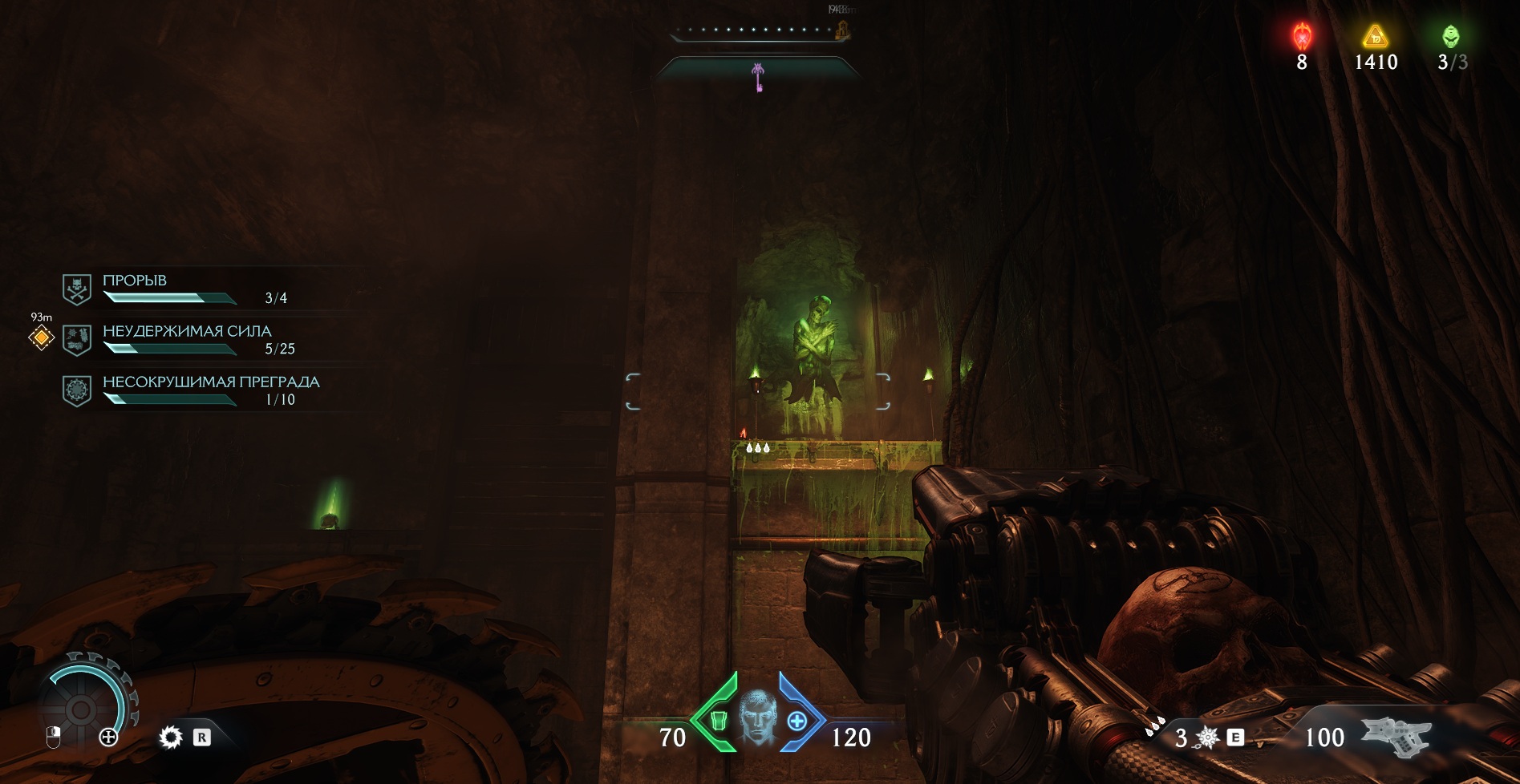Select the purple key icon on compass
Screen dimensions: 1520x784
(x=758, y=77)
